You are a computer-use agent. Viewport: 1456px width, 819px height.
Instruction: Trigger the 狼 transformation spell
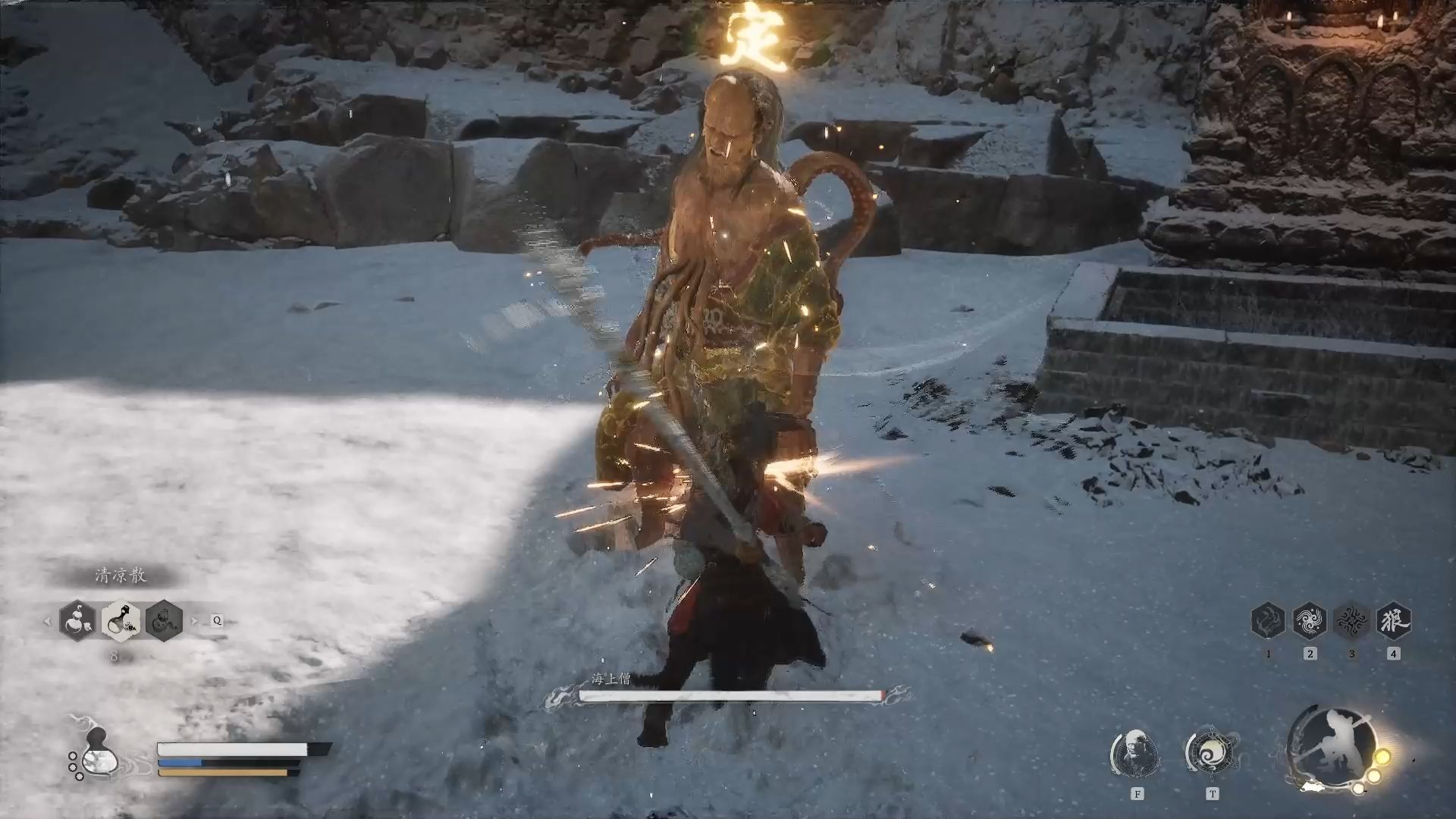pyautogui.click(x=1393, y=621)
